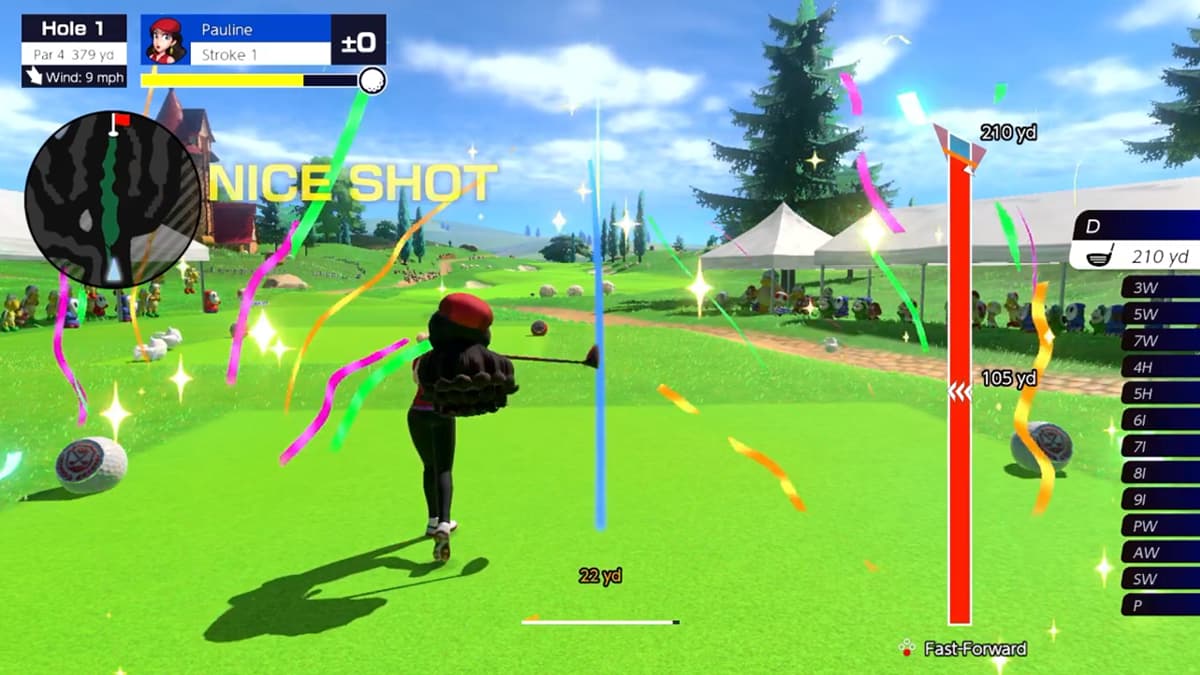
Task: Choose the 6I iron
Action: (x=1160, y=420)
